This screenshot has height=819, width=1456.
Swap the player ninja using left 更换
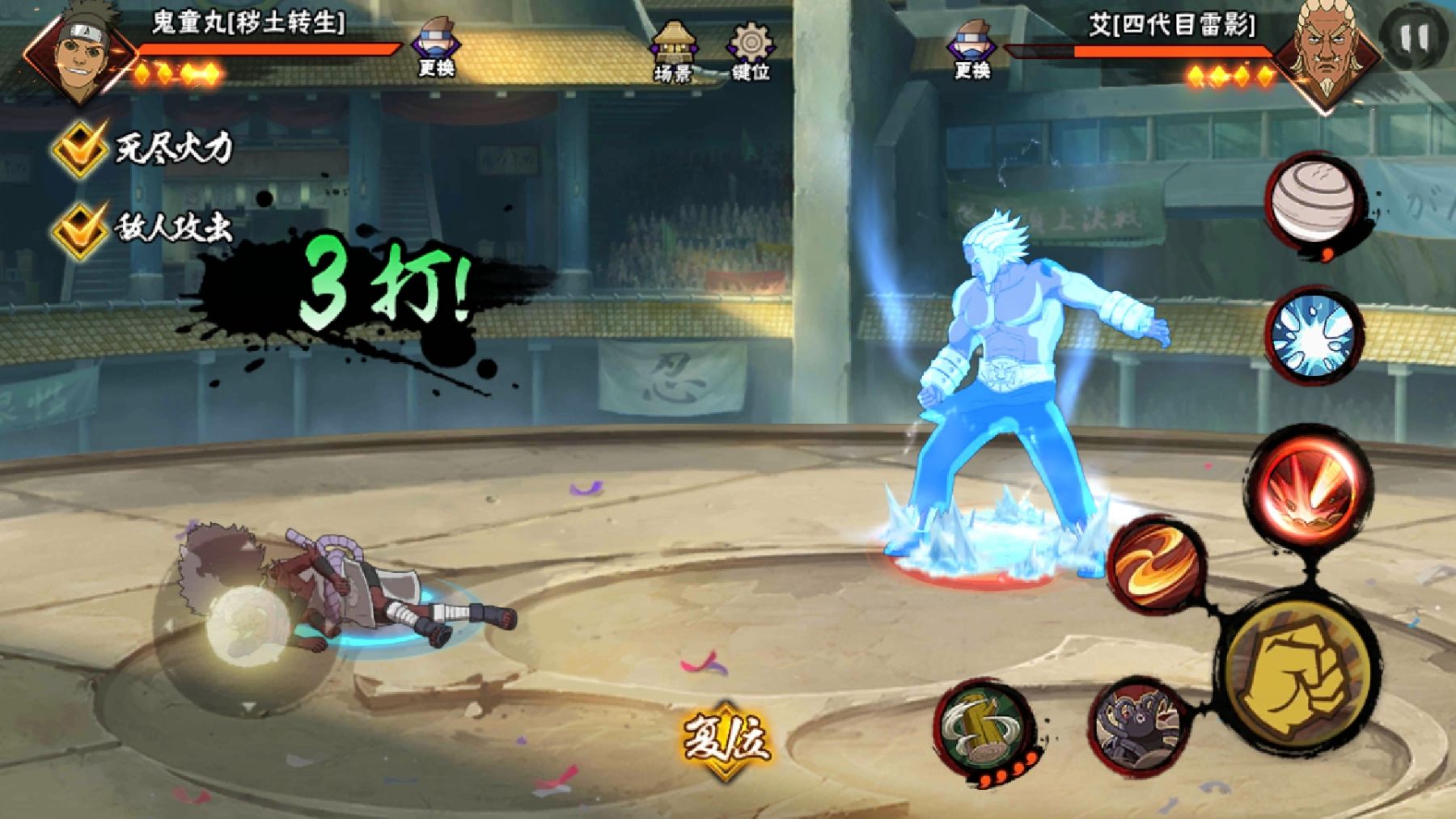(x=437, y=47)
